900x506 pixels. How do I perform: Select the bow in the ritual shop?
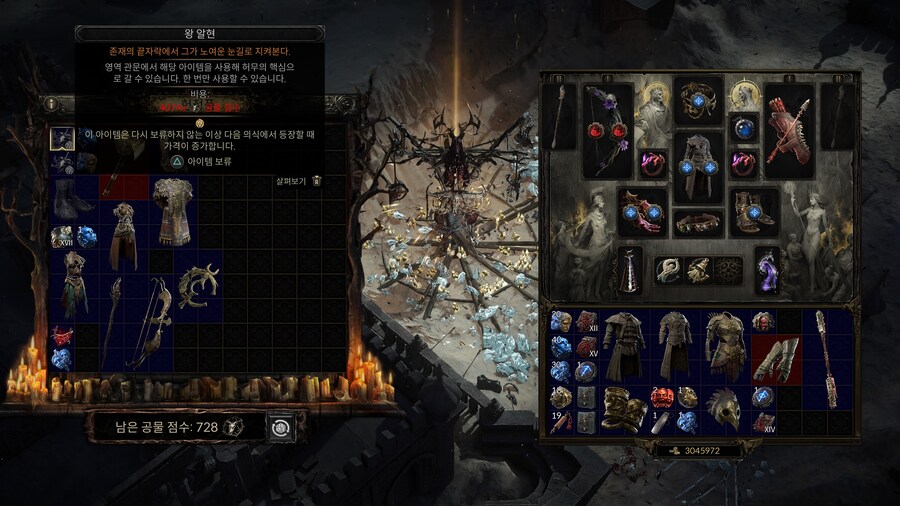click(x=147, y=320)
